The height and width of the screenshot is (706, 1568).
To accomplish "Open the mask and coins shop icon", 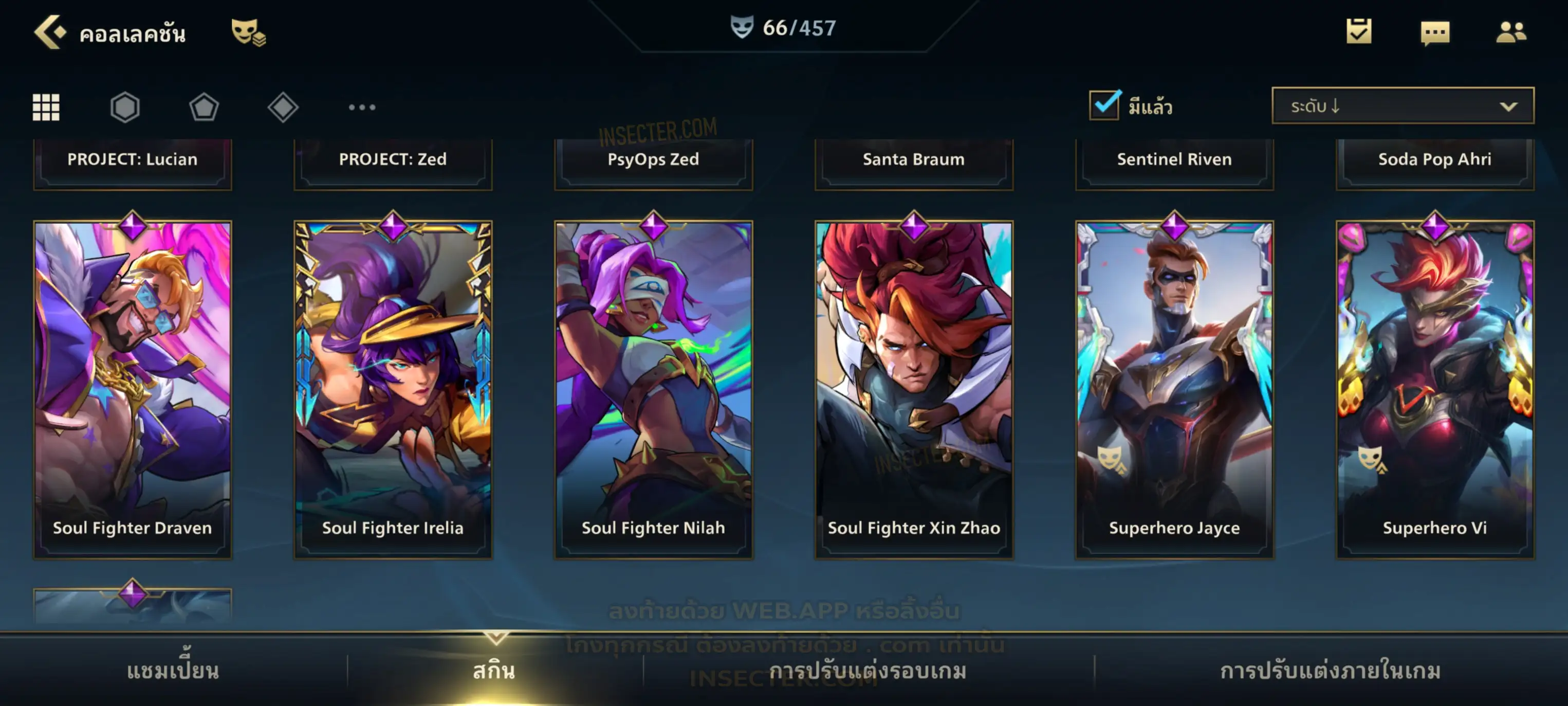I will [x=248, y=32].
